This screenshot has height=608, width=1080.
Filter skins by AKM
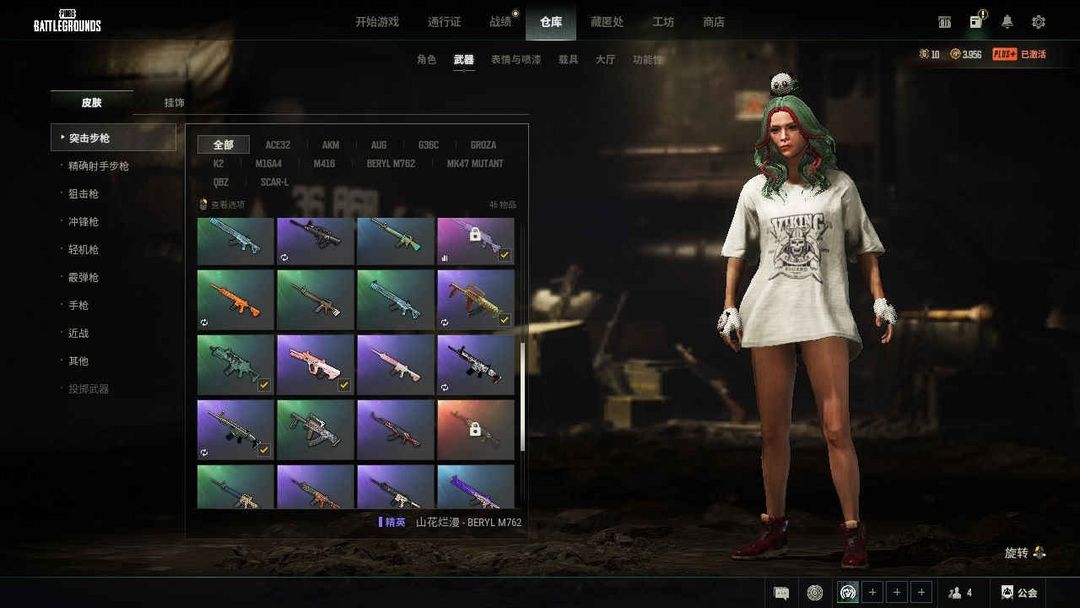[330, 145]
